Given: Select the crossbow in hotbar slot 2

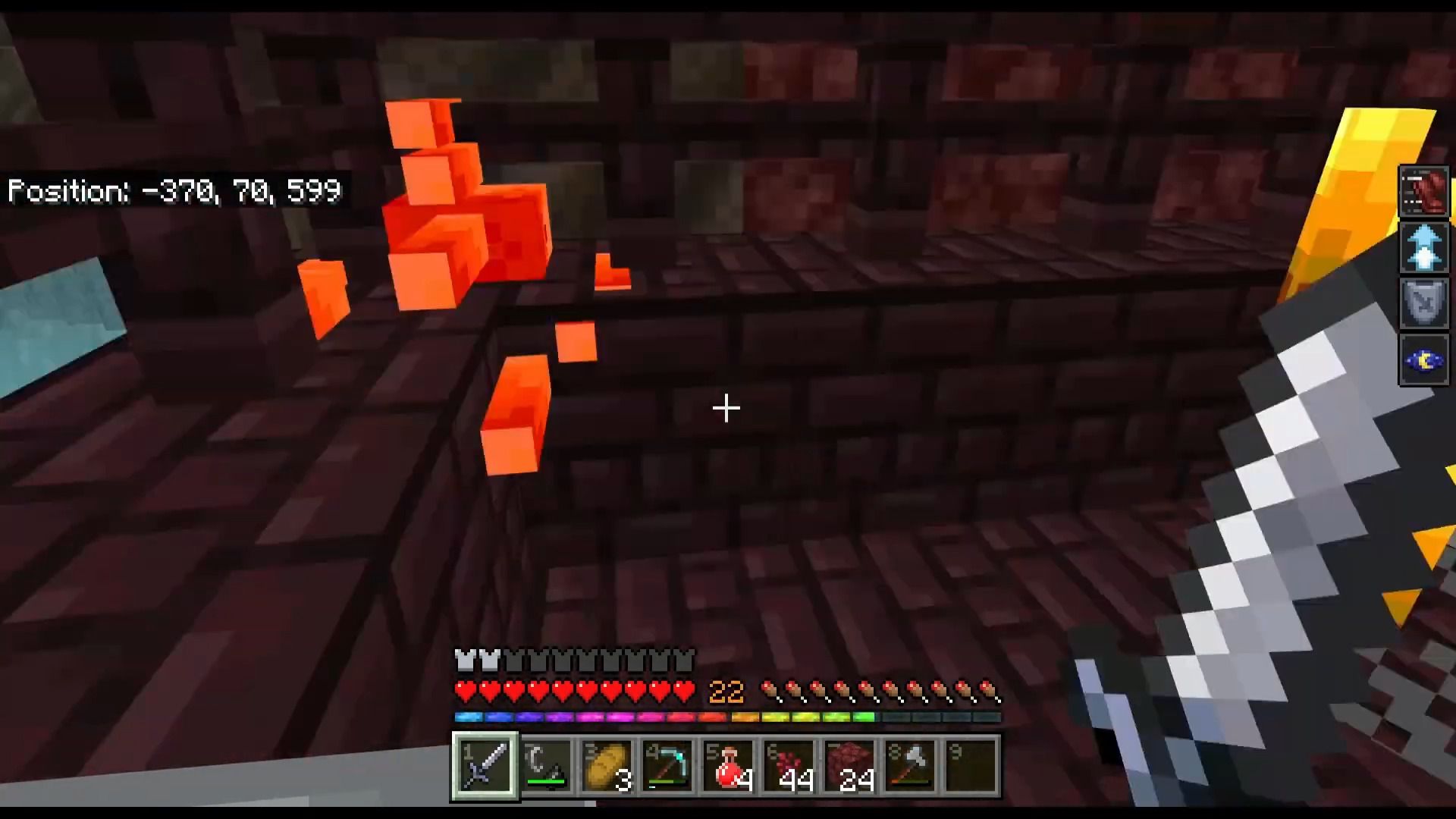Looking at the screenshot, I should coord(546,766).
